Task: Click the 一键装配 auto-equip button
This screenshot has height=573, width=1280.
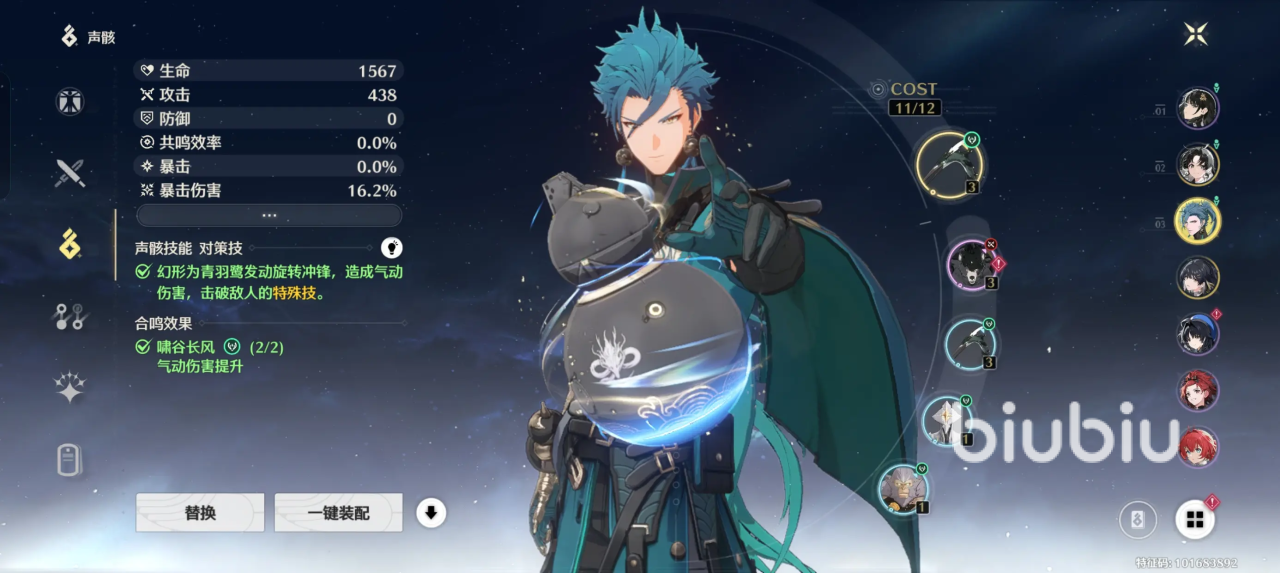Action: pyautogui.click(x=338, y=513)
